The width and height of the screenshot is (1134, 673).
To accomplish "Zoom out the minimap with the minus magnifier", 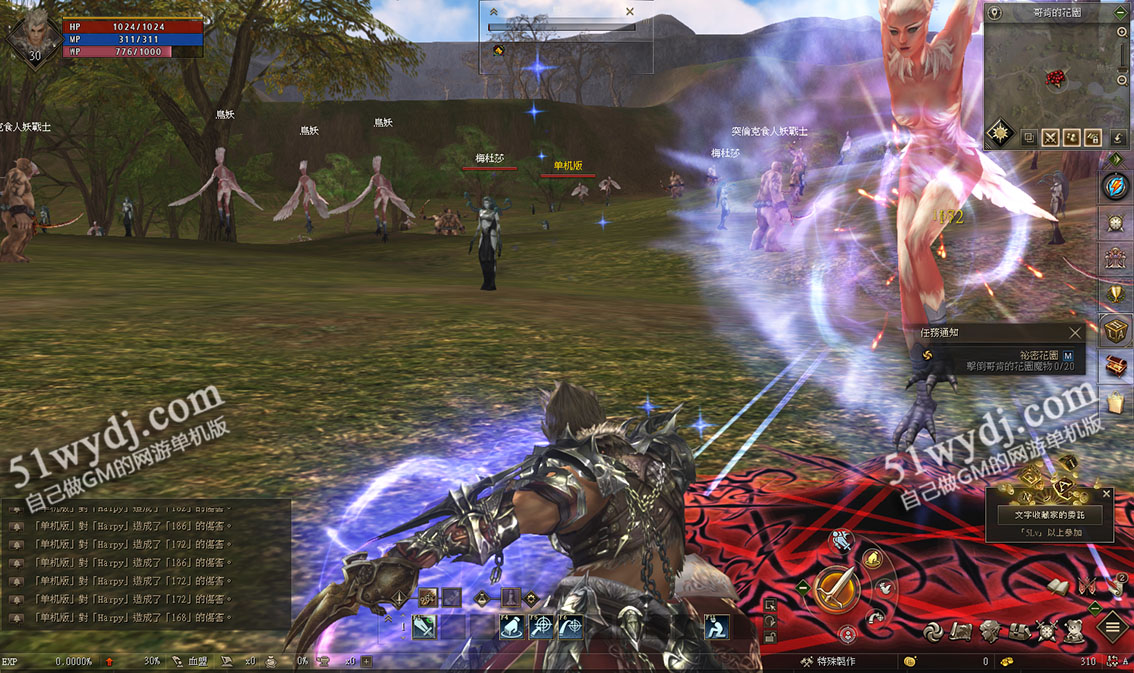I will coord(1122,79).
